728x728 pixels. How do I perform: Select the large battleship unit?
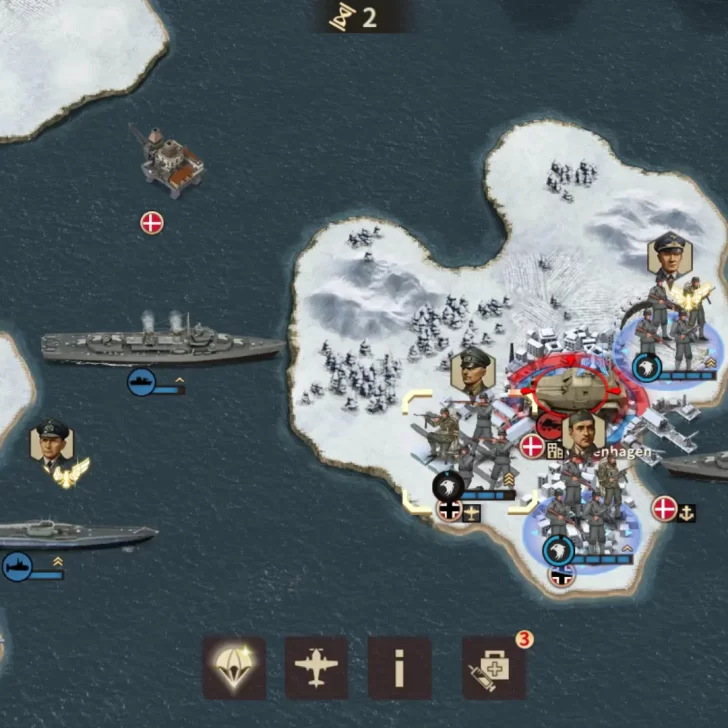tap(162, 345)
